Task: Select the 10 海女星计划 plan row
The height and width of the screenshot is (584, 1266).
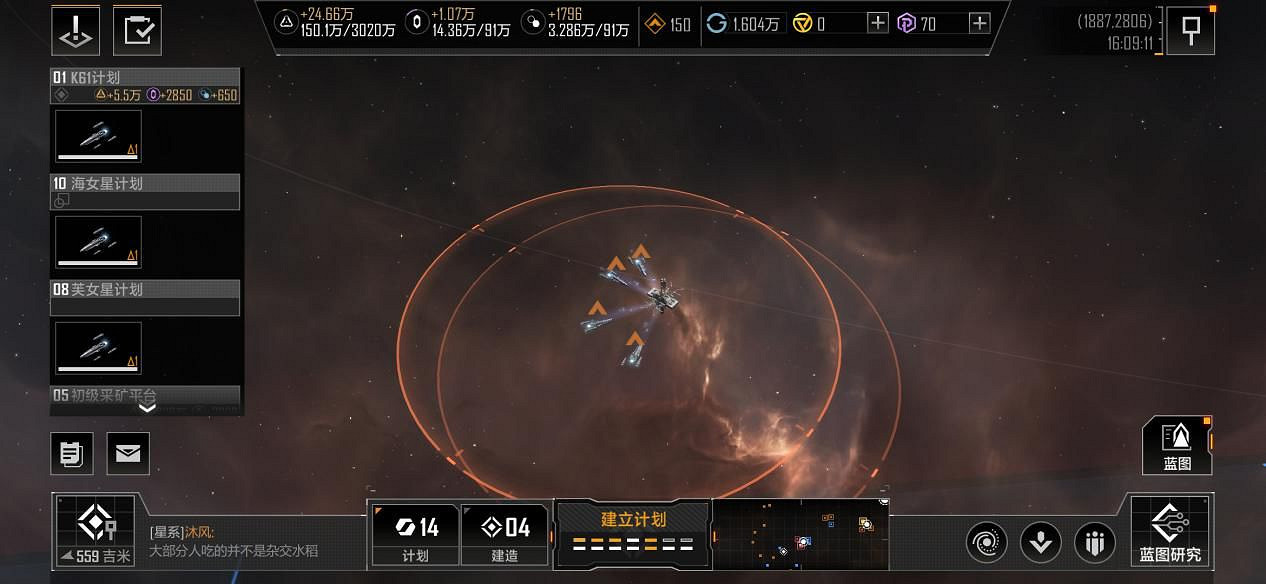Action: tap(145, 184)
